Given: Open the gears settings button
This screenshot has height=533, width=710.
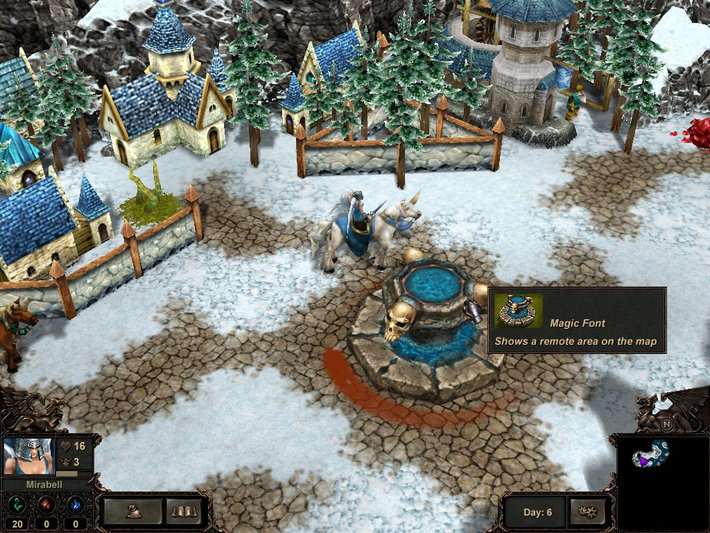Looking at the screenshot, I should 586,512.
